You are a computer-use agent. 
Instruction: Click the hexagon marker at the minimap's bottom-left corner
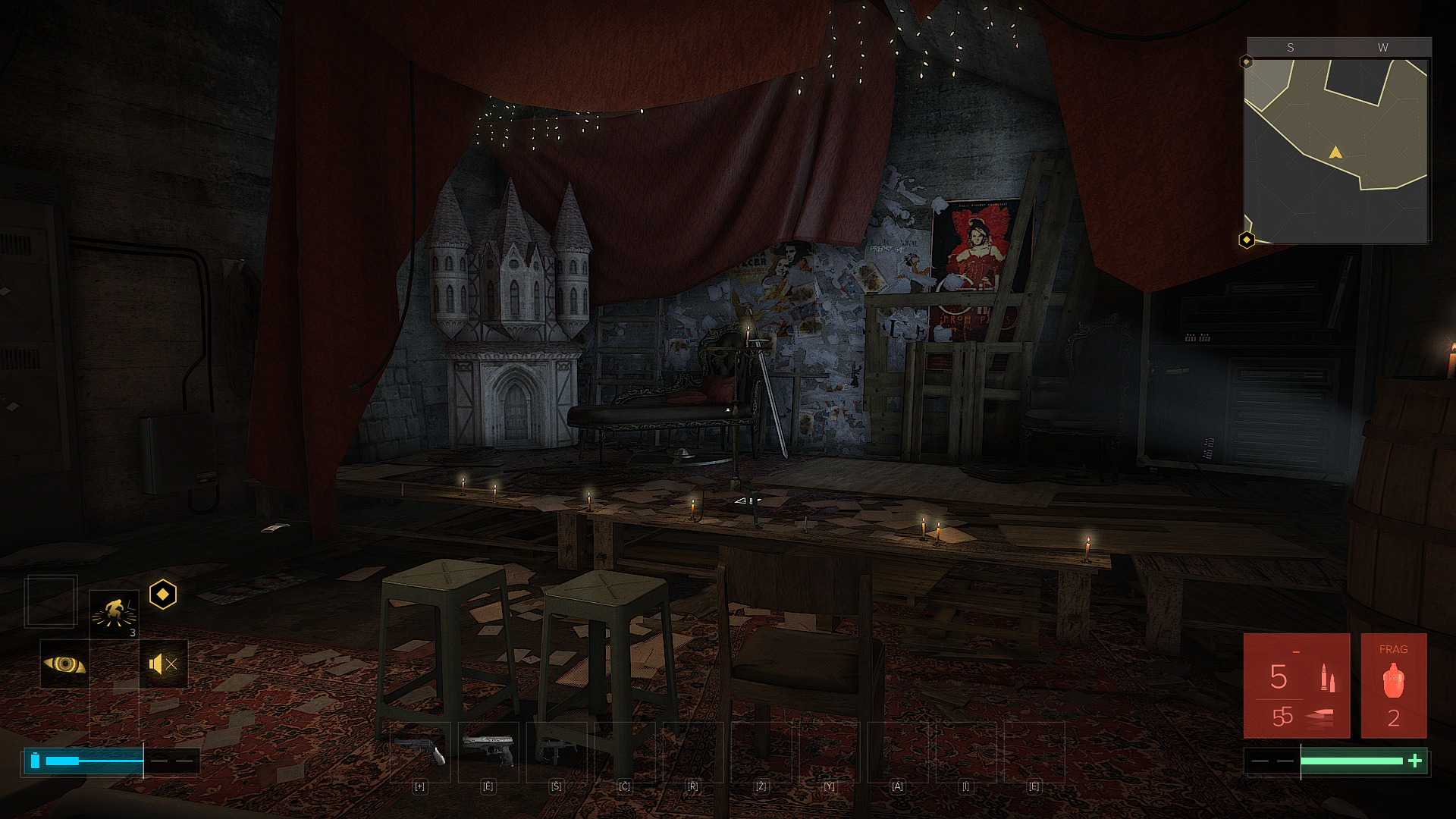pyautogui.click(x=1247, y=240)
